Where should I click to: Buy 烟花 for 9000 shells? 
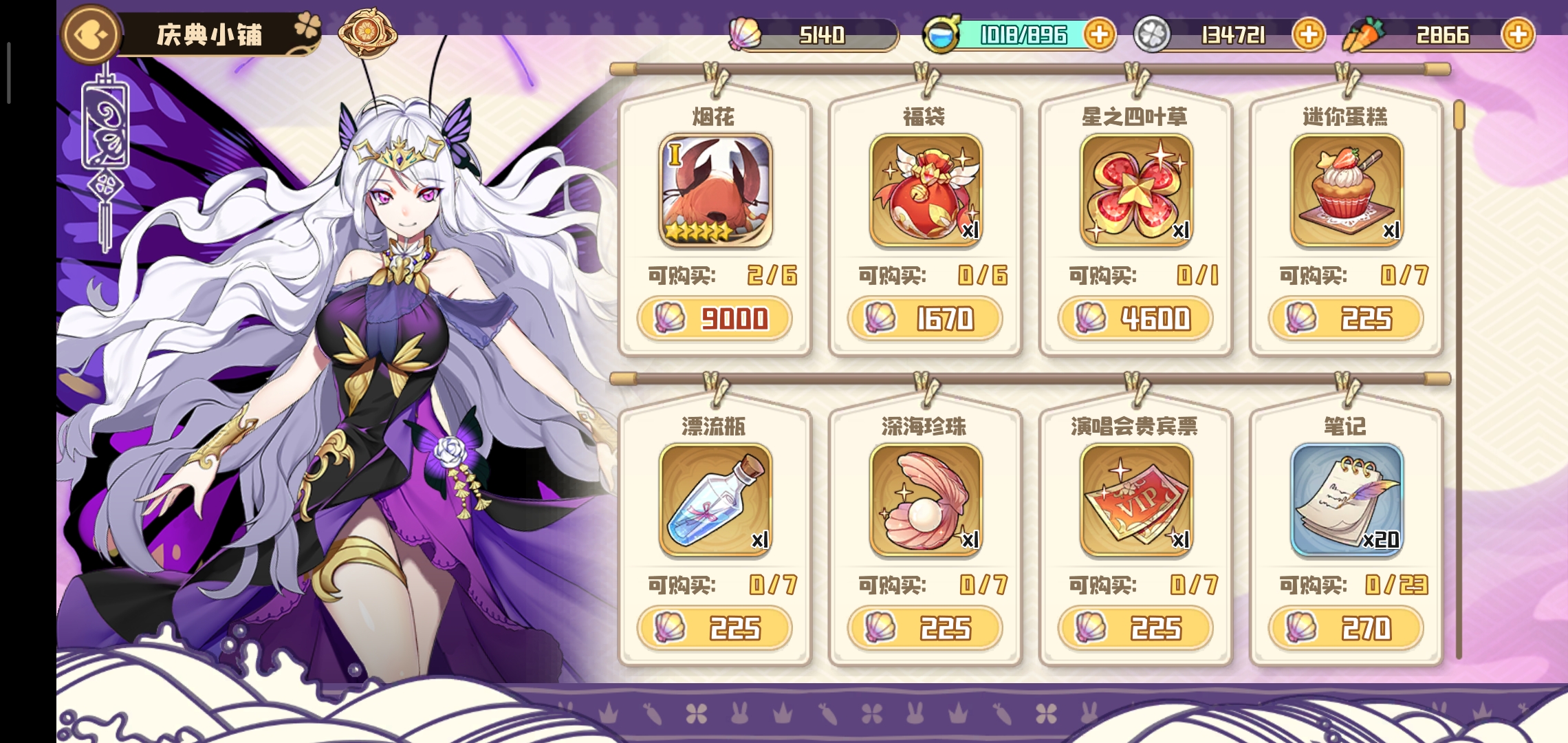pos(715,319)
